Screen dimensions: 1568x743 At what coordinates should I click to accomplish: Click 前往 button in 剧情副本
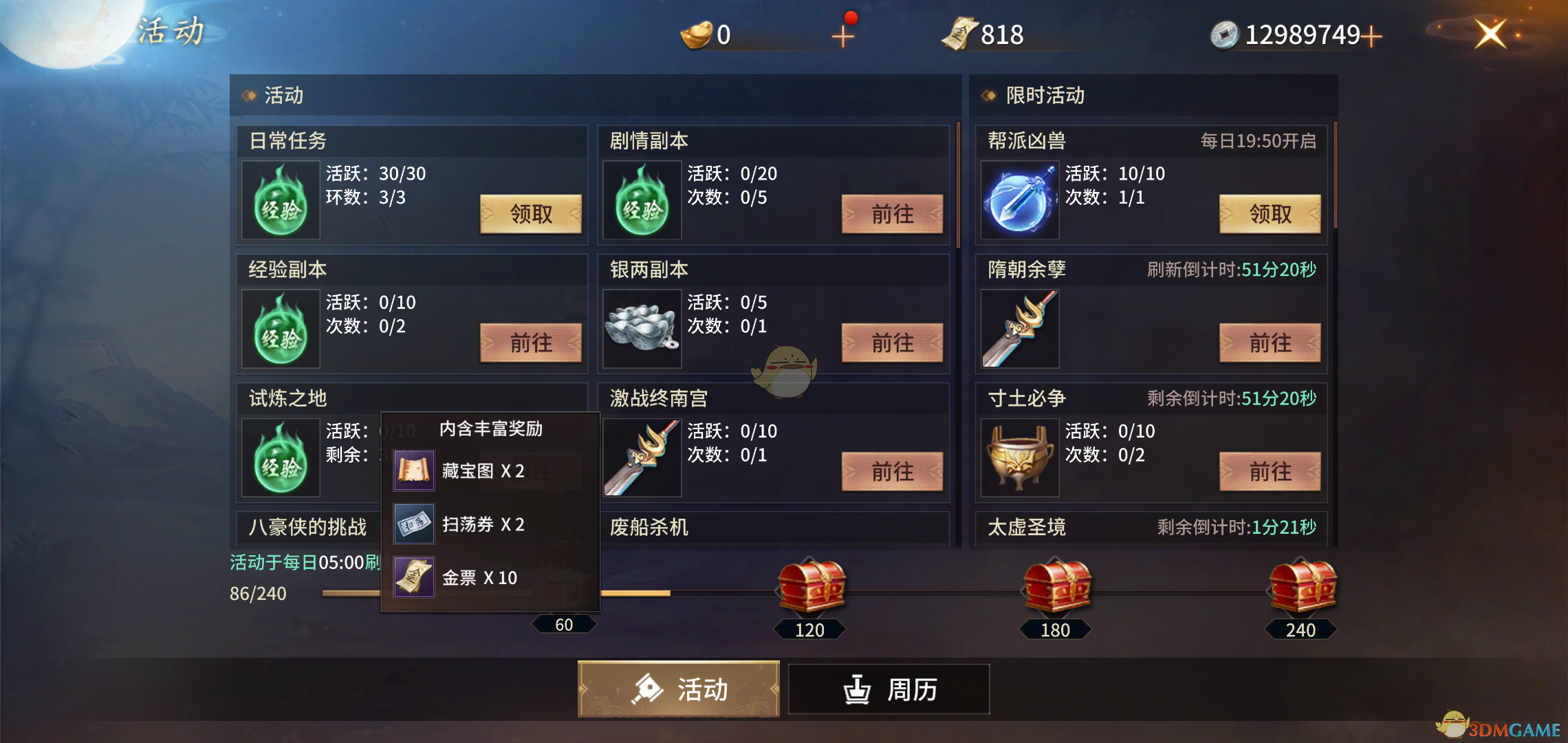pos(892,214)
